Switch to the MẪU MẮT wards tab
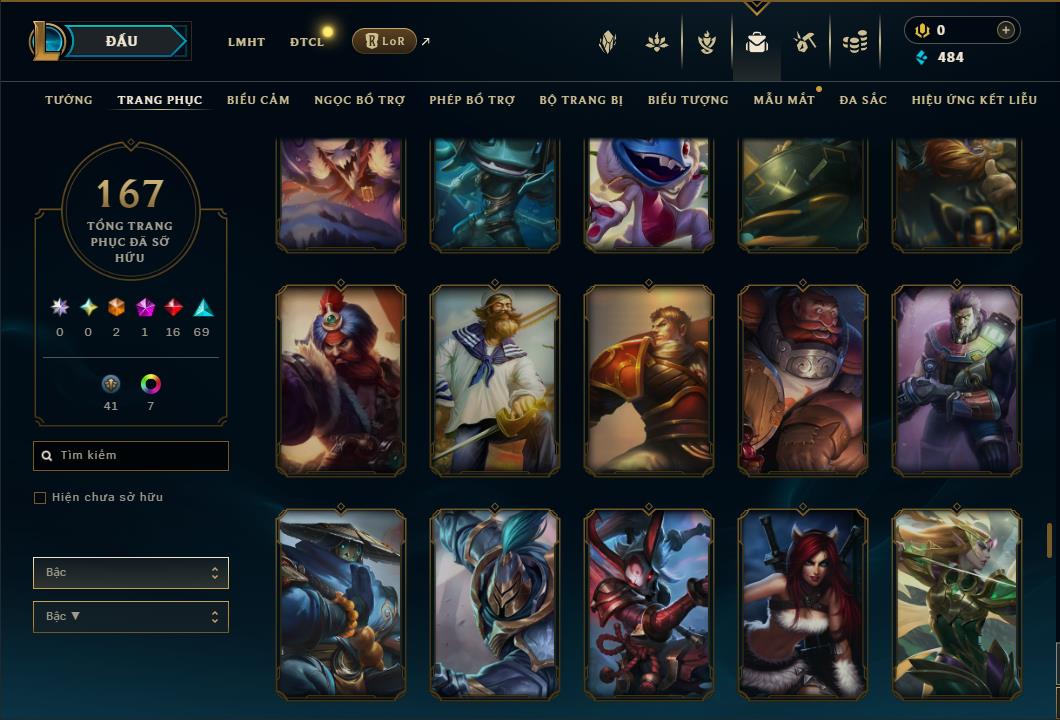This screenshot has width=1060, height=720. (784, 100)
